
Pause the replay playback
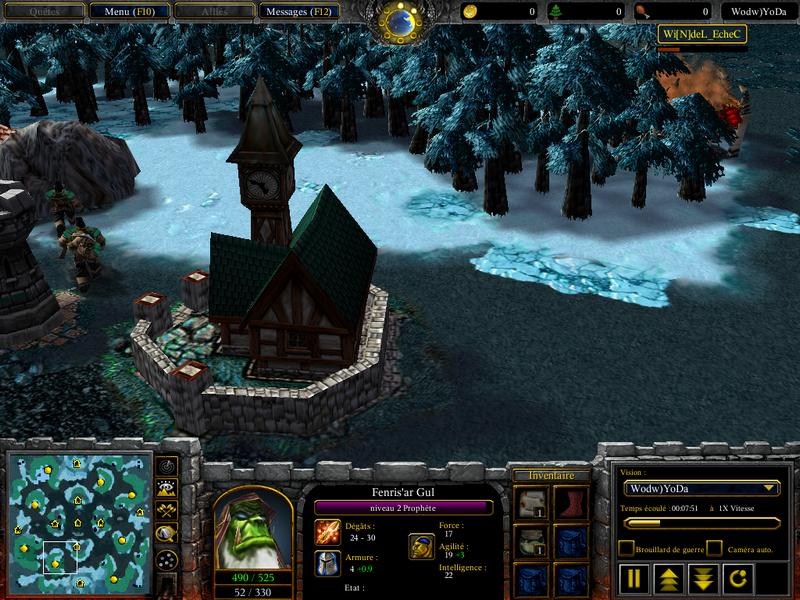[x=636, y=578]
